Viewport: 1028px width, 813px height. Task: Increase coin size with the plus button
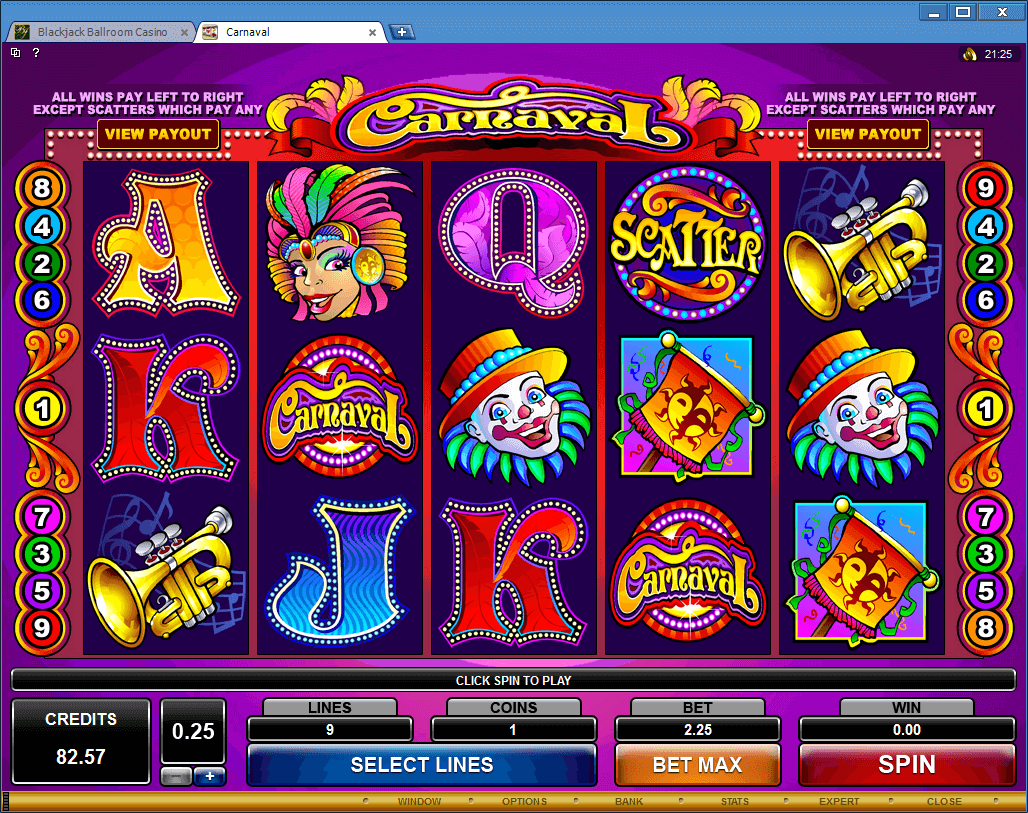[x=209, y=777]
